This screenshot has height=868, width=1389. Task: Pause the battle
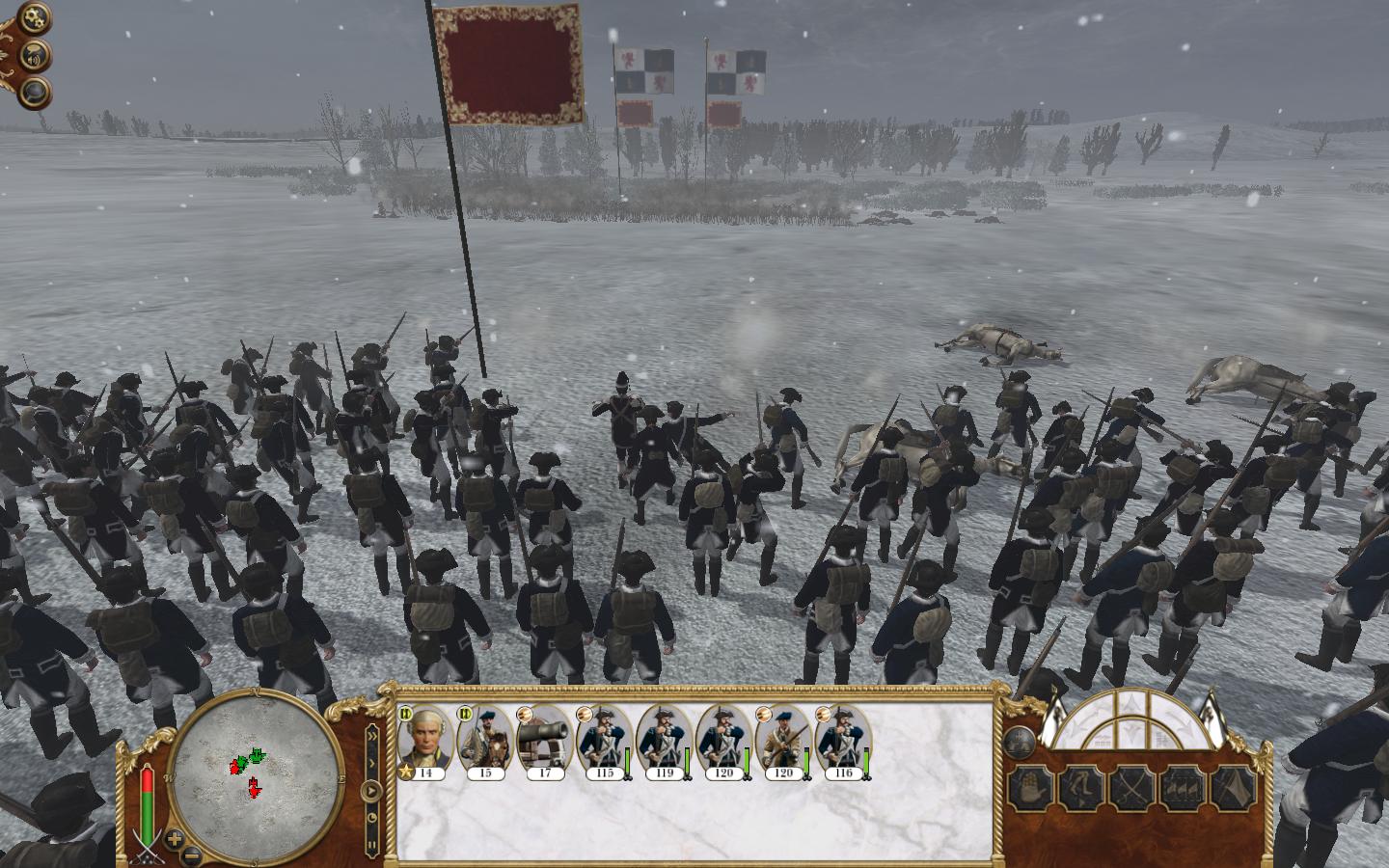click(x=371, y=847)
